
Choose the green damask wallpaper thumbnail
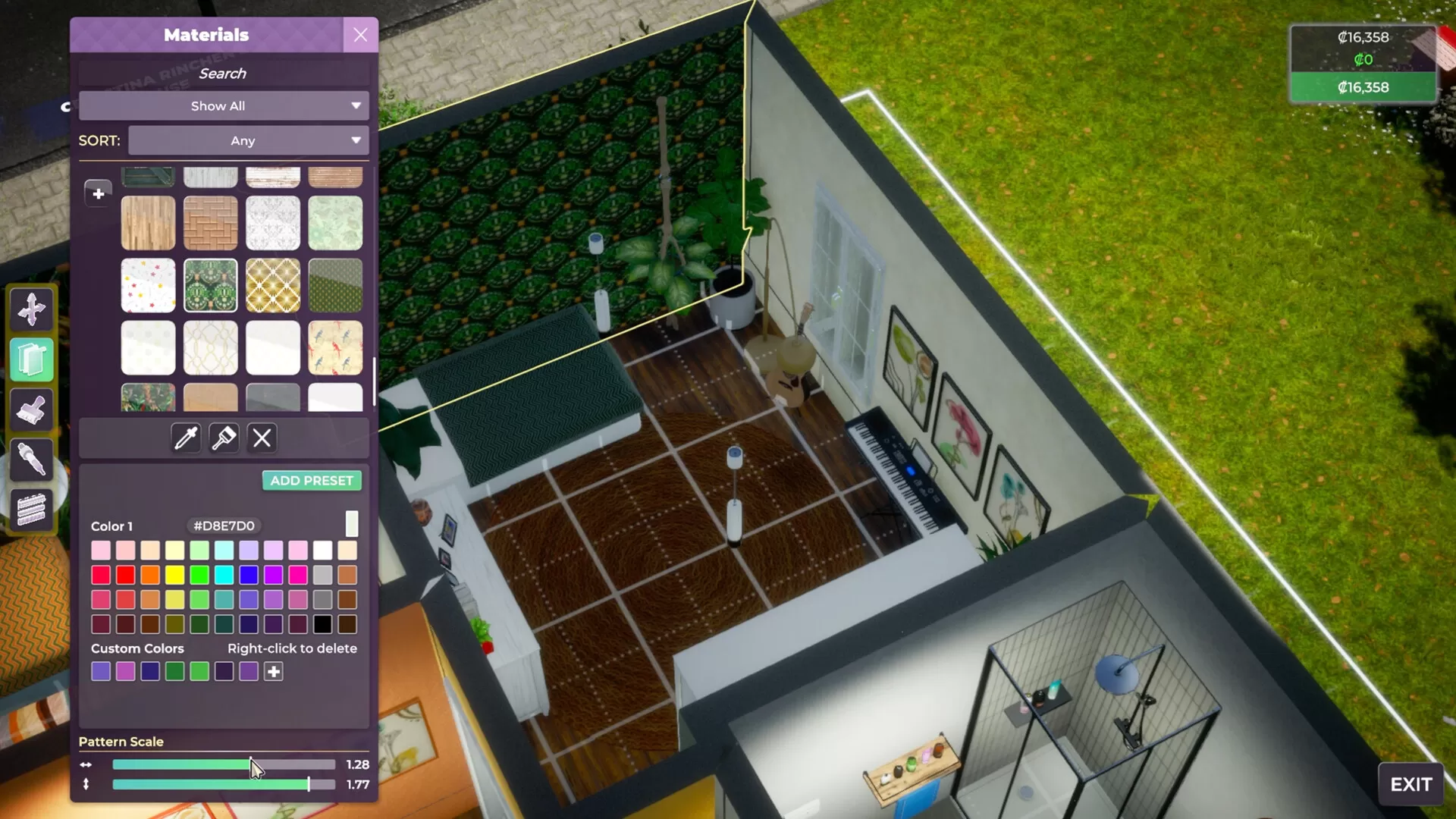coord(211,285)
